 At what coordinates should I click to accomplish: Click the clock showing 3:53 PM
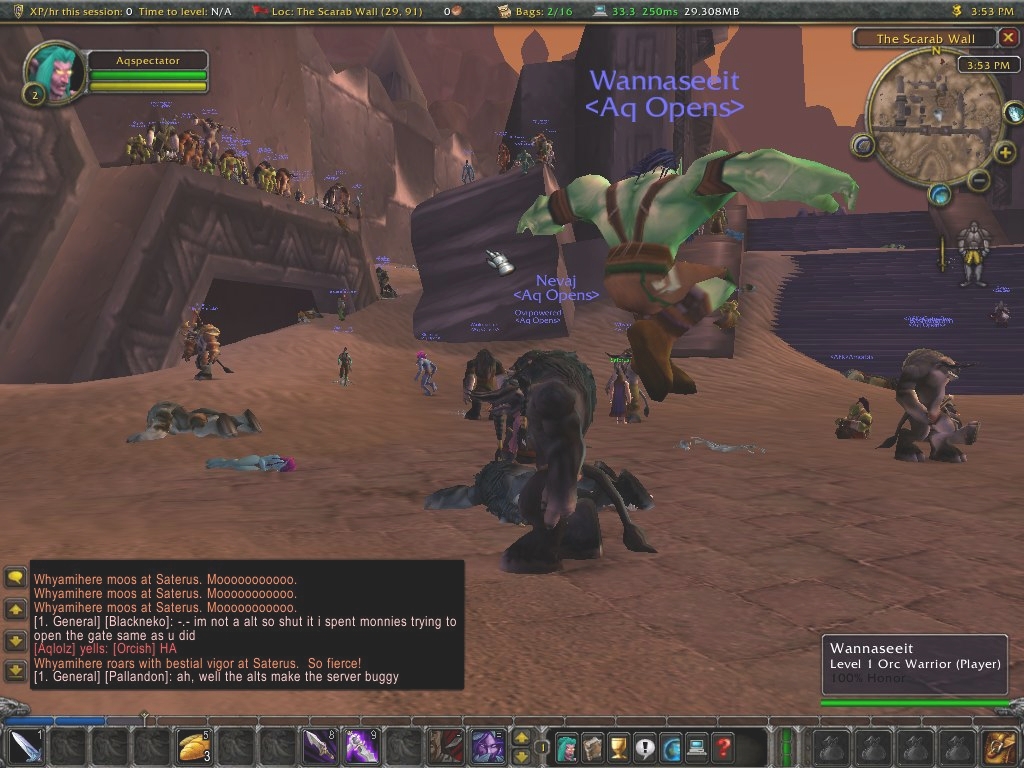[x=980, y=65]
